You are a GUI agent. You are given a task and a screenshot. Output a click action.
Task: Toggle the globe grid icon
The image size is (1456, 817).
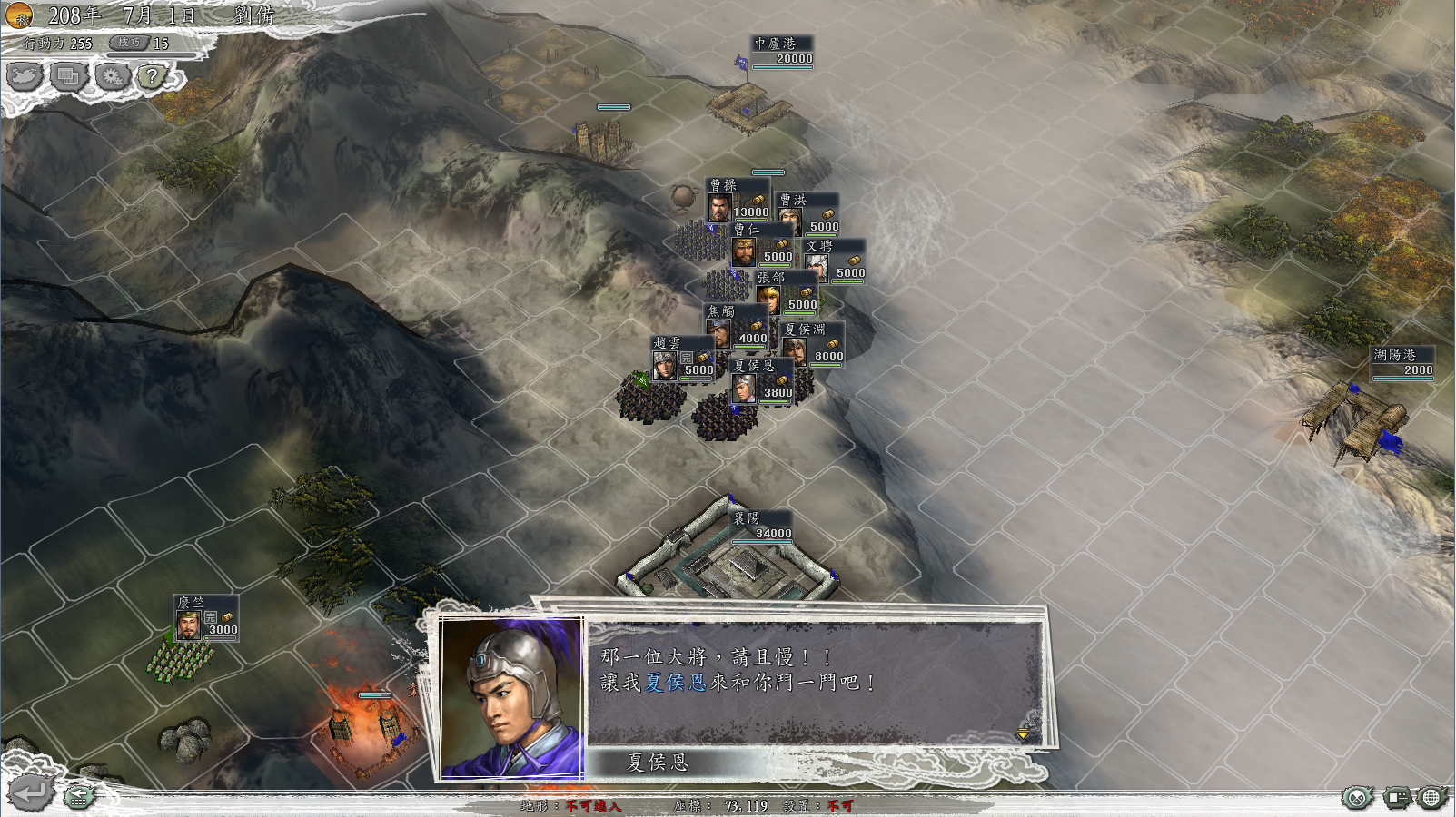1431,798
